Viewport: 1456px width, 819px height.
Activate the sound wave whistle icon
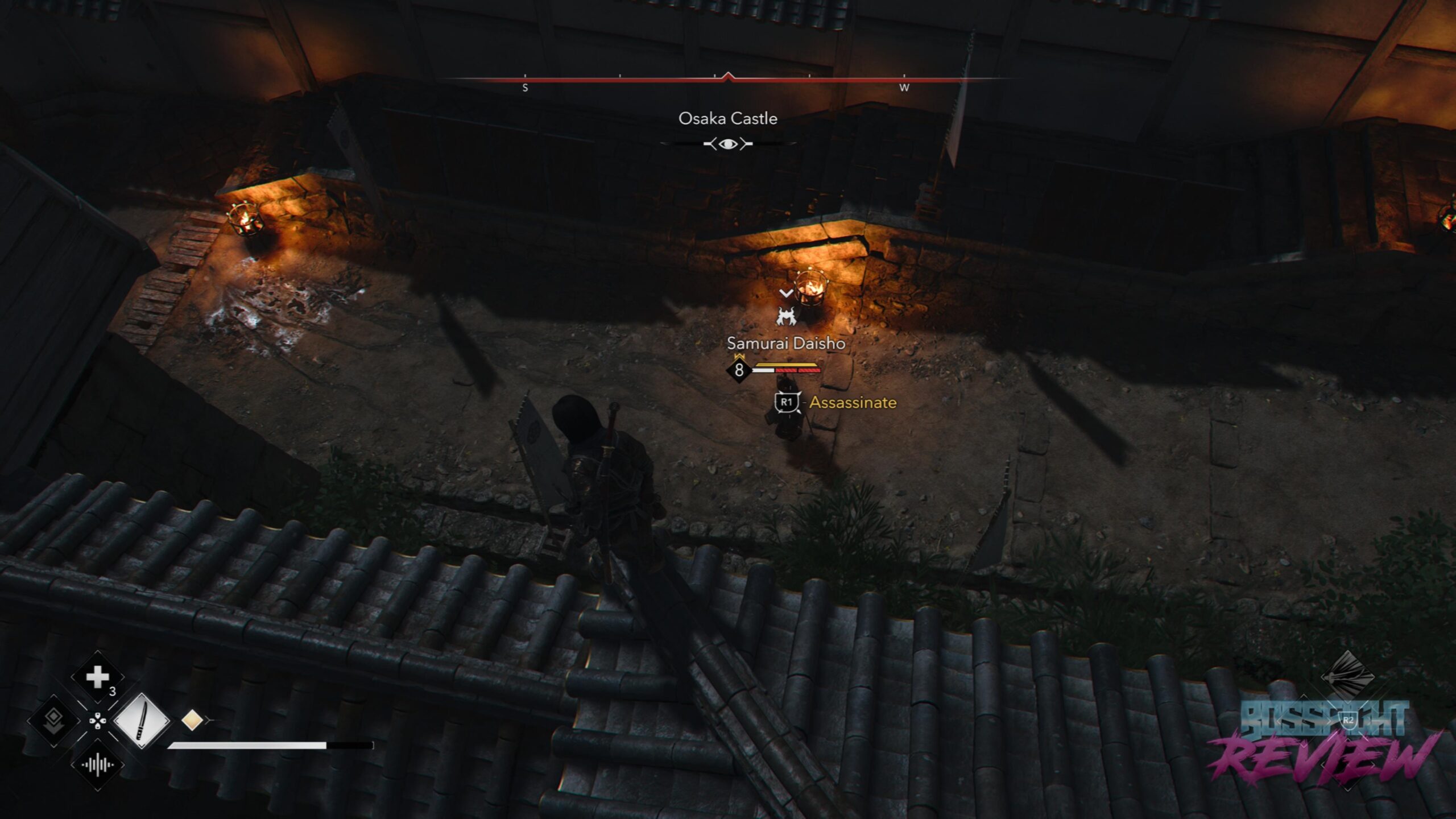tap(97, 765)
